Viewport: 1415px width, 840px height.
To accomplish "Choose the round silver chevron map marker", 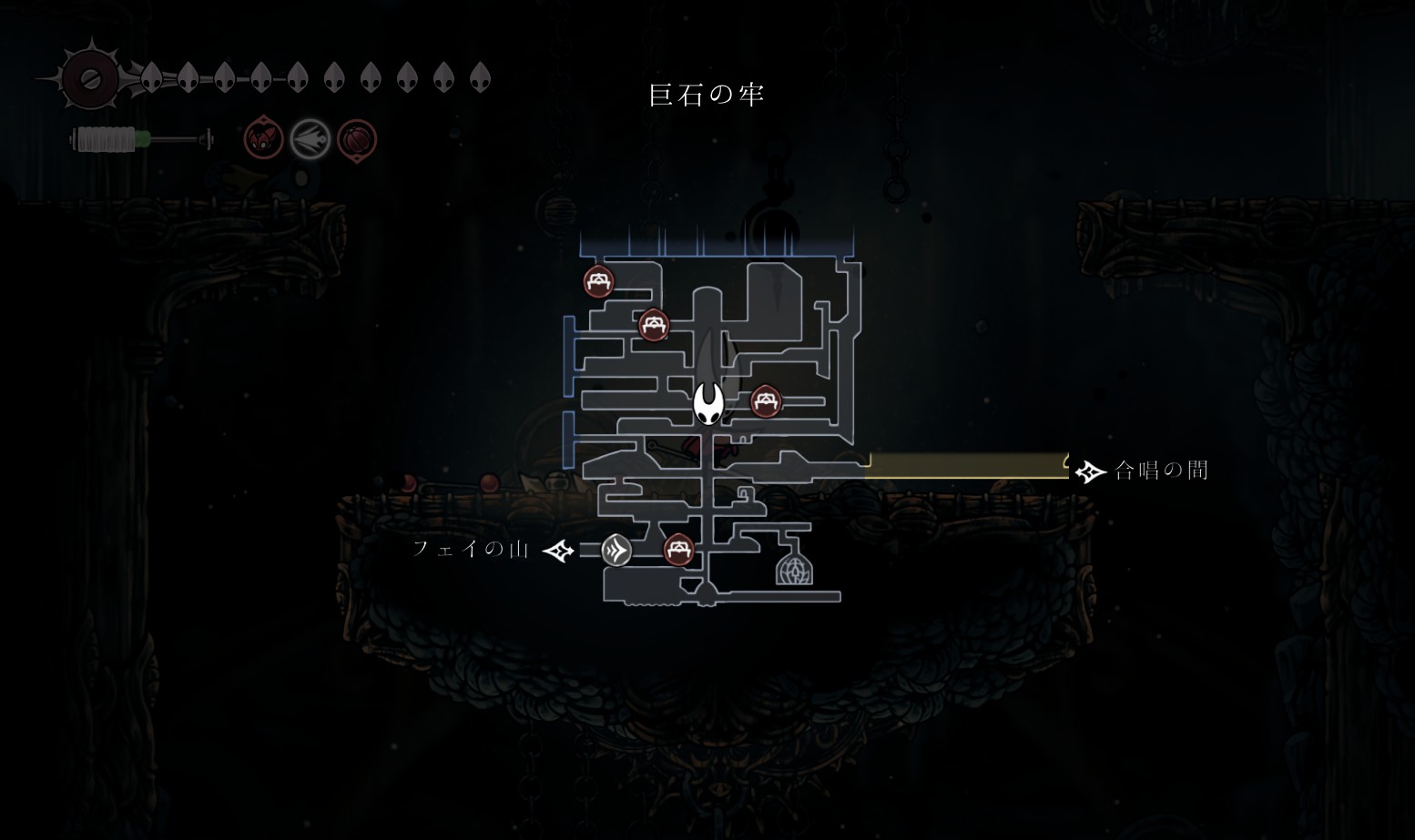I will 616,550.
